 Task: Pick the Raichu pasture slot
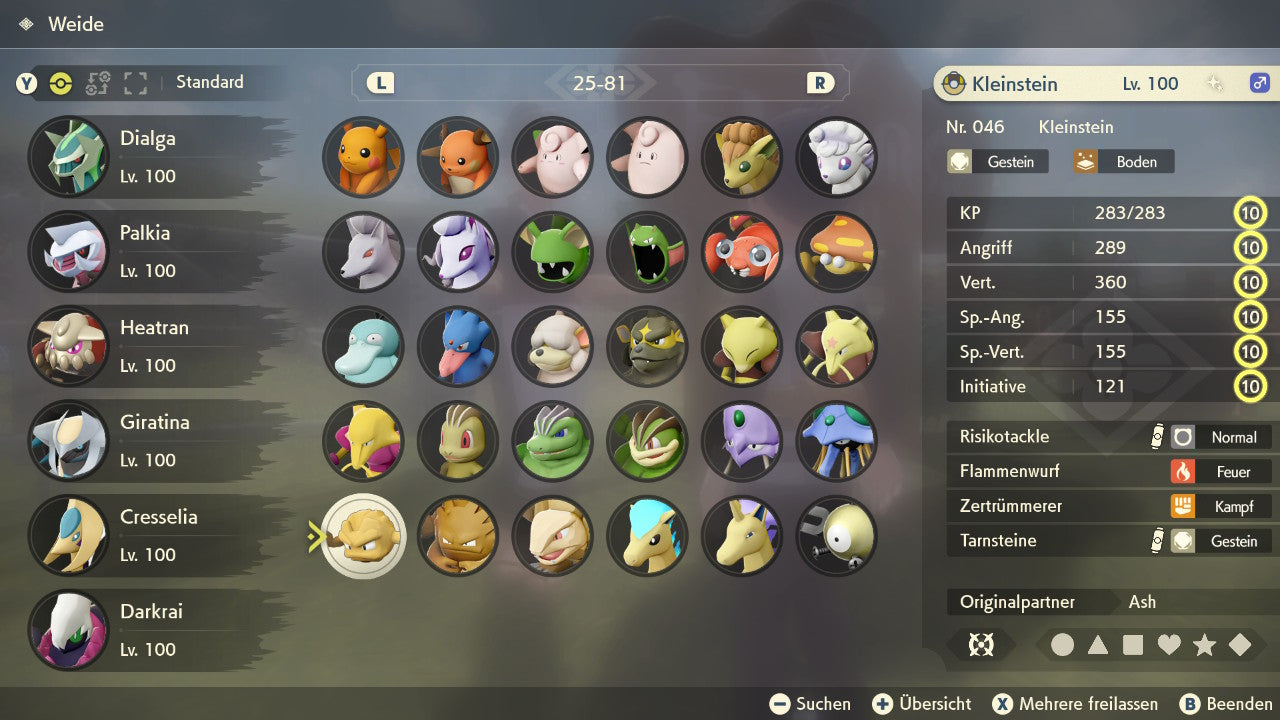click(458, 157)
